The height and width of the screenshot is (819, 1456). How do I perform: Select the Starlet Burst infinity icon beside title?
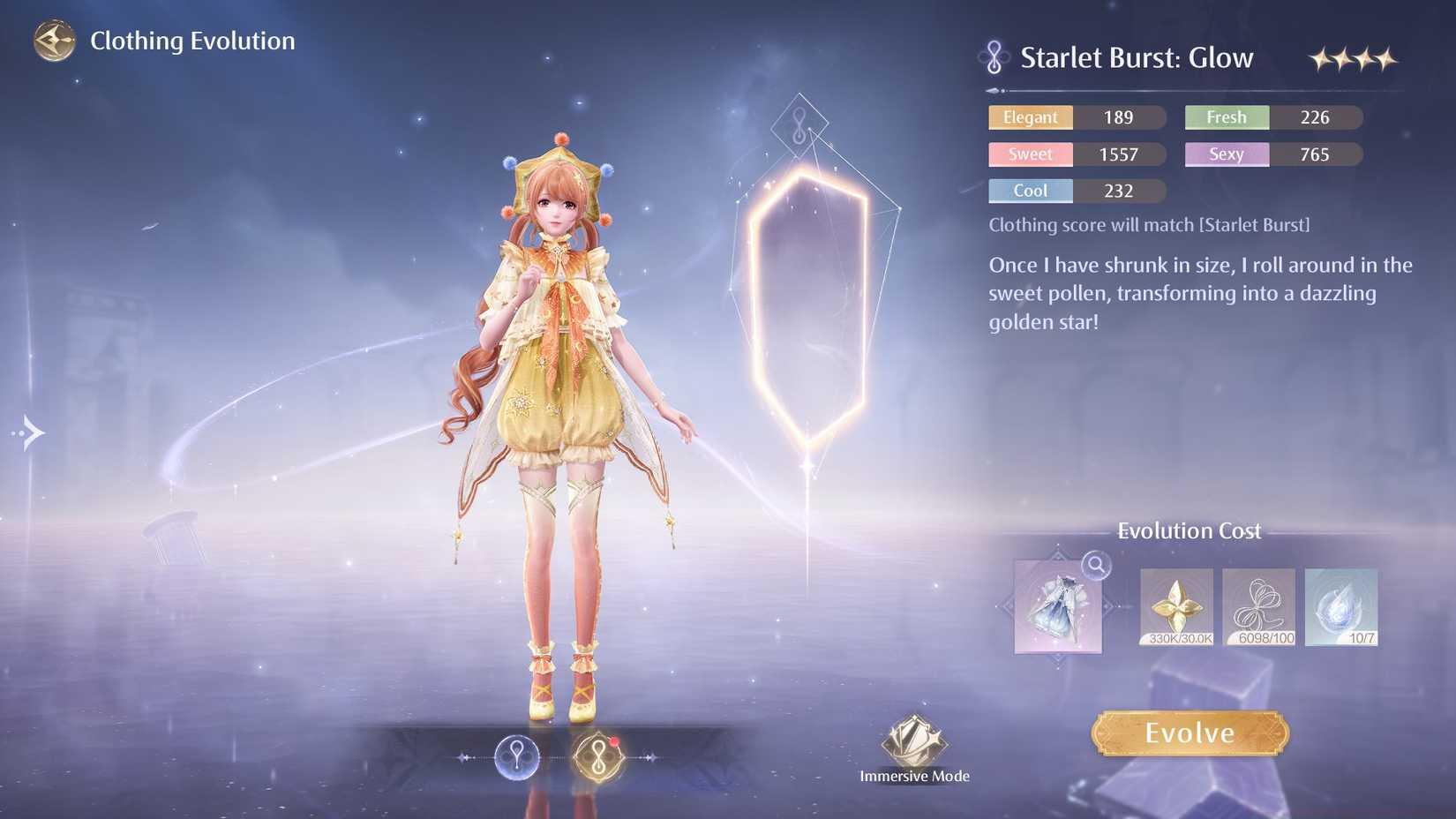(x=994, y=56)
